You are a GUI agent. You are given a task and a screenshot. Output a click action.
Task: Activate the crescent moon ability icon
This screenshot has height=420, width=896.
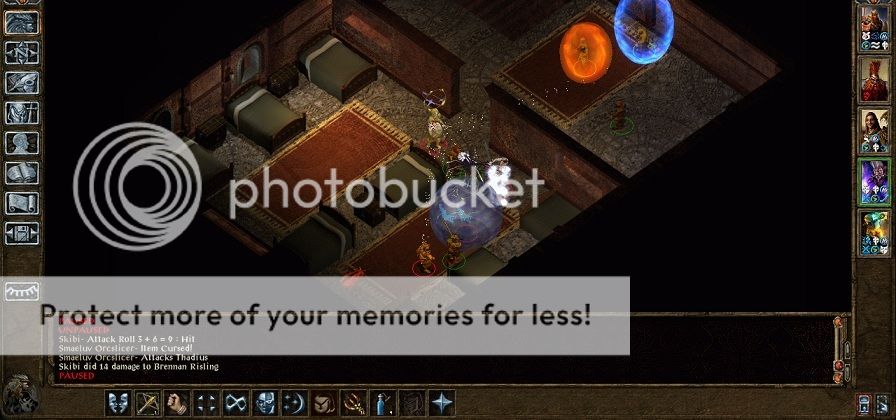[294, 404]
